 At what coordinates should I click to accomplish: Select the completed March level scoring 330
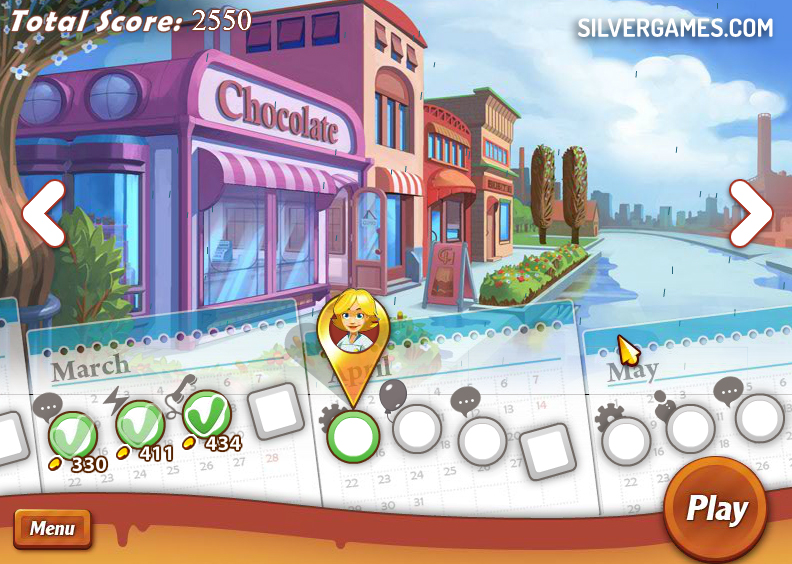73,436
